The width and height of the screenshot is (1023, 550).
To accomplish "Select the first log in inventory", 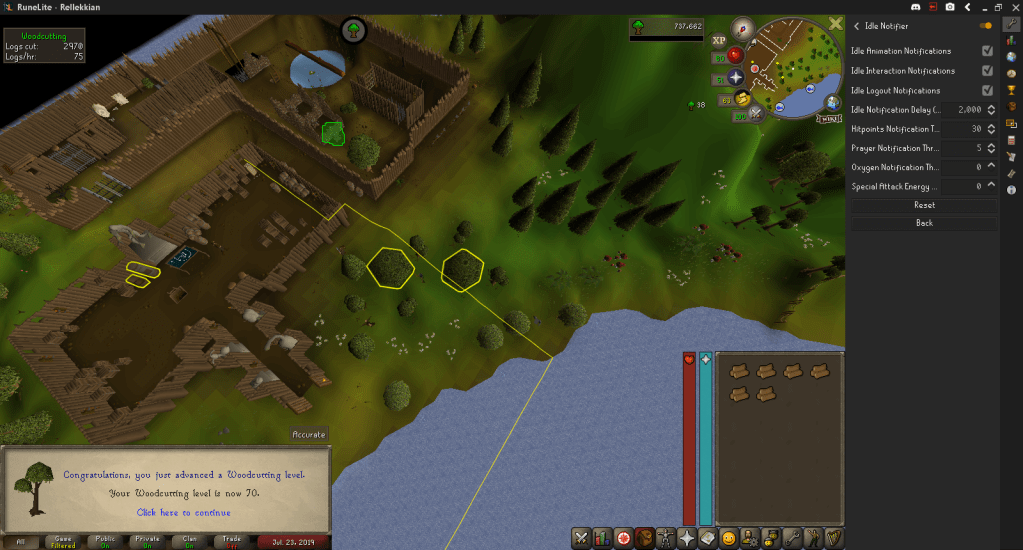I will [x=740, y=371].
